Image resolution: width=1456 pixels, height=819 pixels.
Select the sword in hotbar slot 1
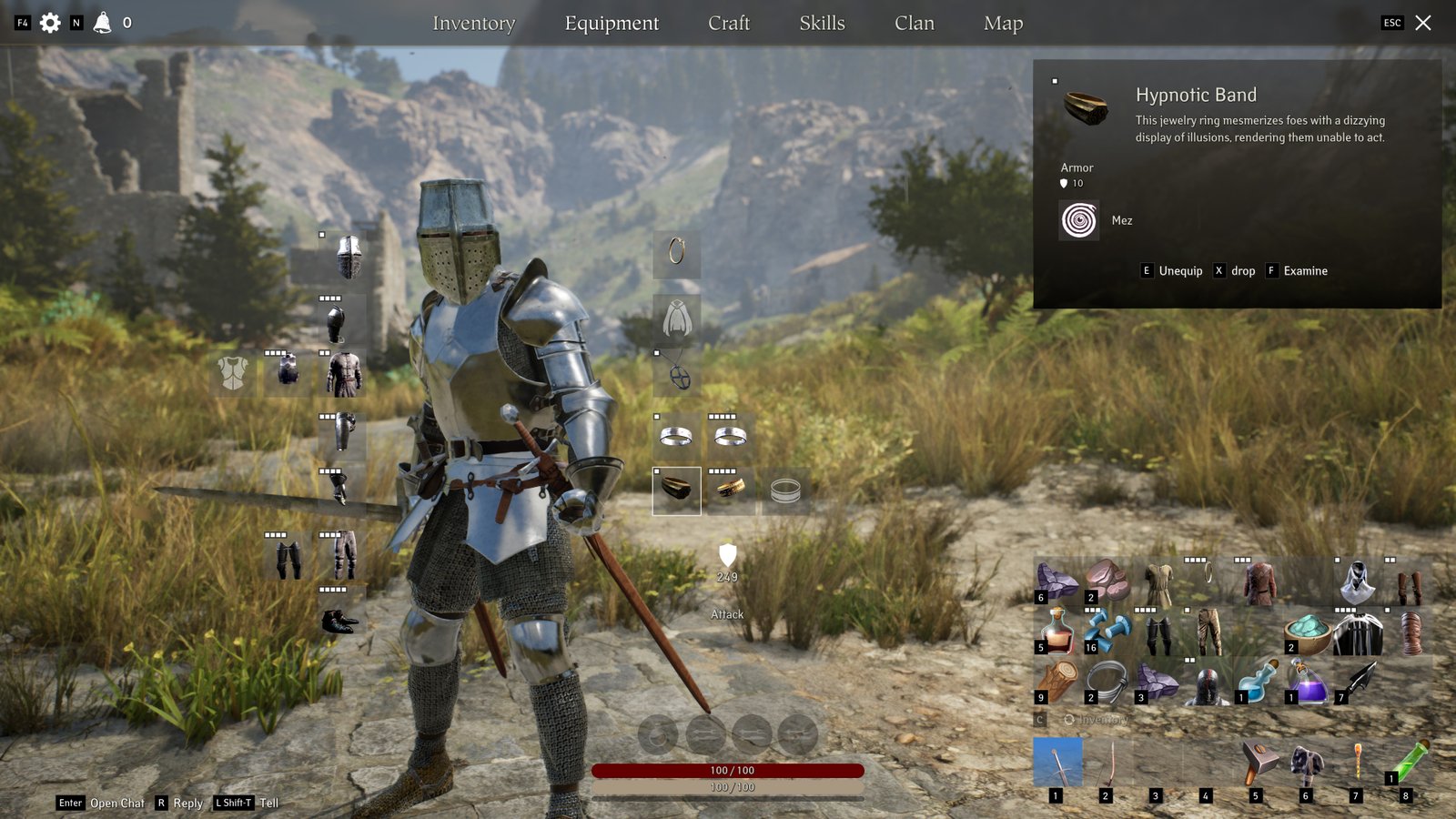pos(1057,763)
